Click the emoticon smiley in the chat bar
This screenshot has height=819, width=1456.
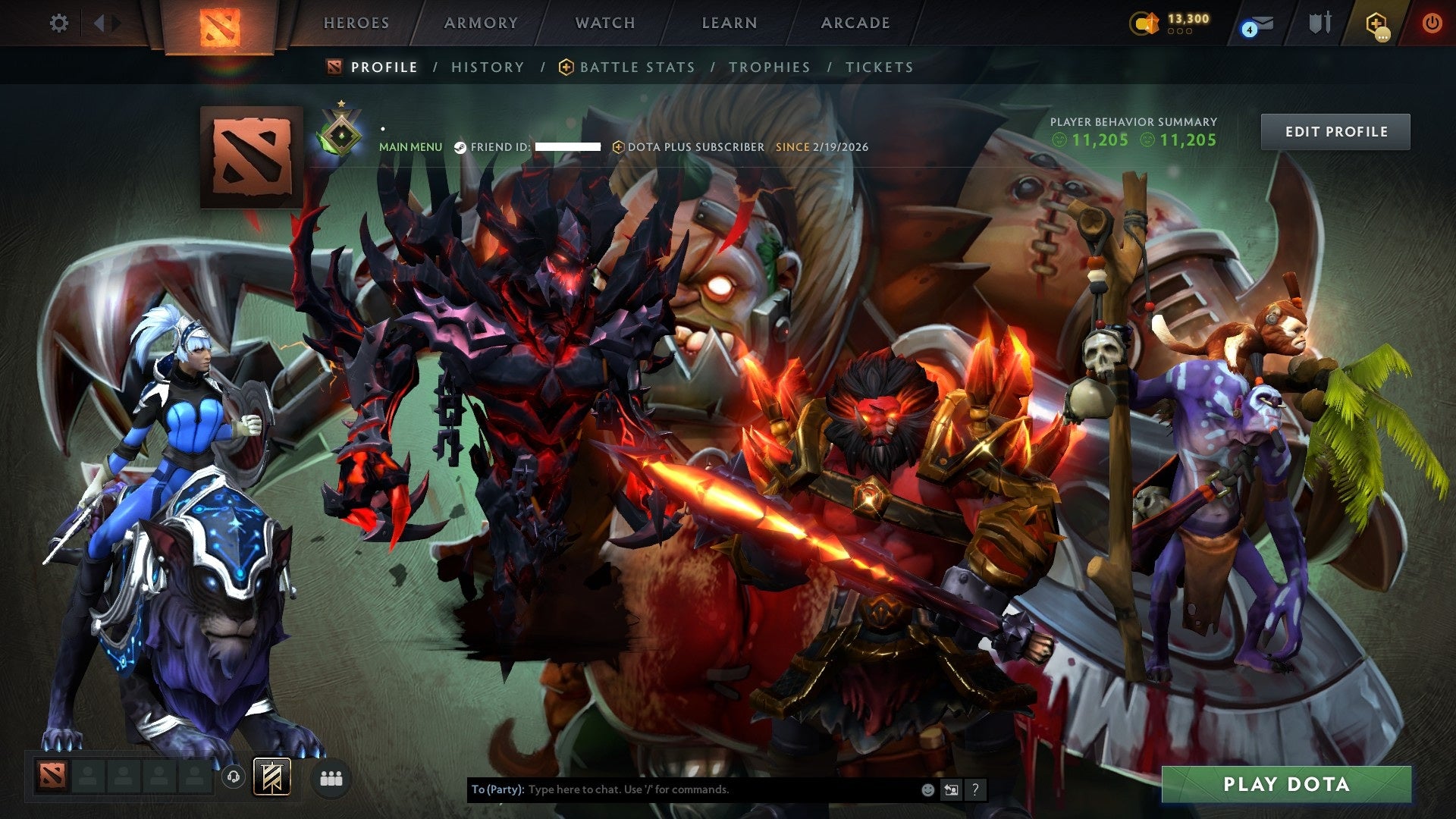coord(927,789)
